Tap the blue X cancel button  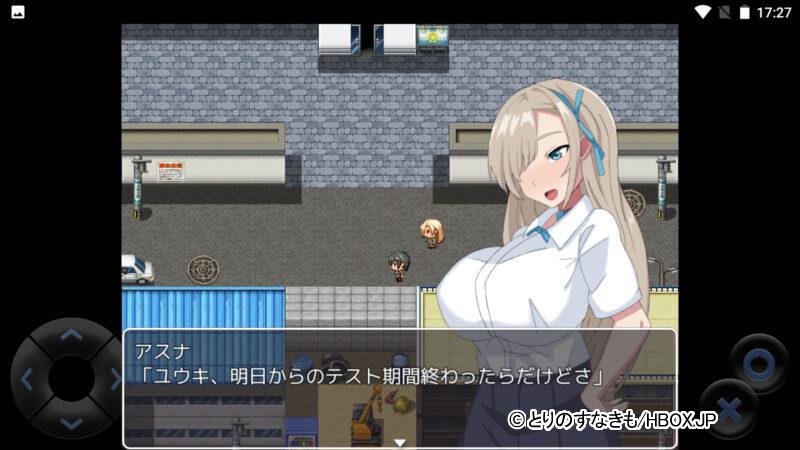[x=730, y=408]
